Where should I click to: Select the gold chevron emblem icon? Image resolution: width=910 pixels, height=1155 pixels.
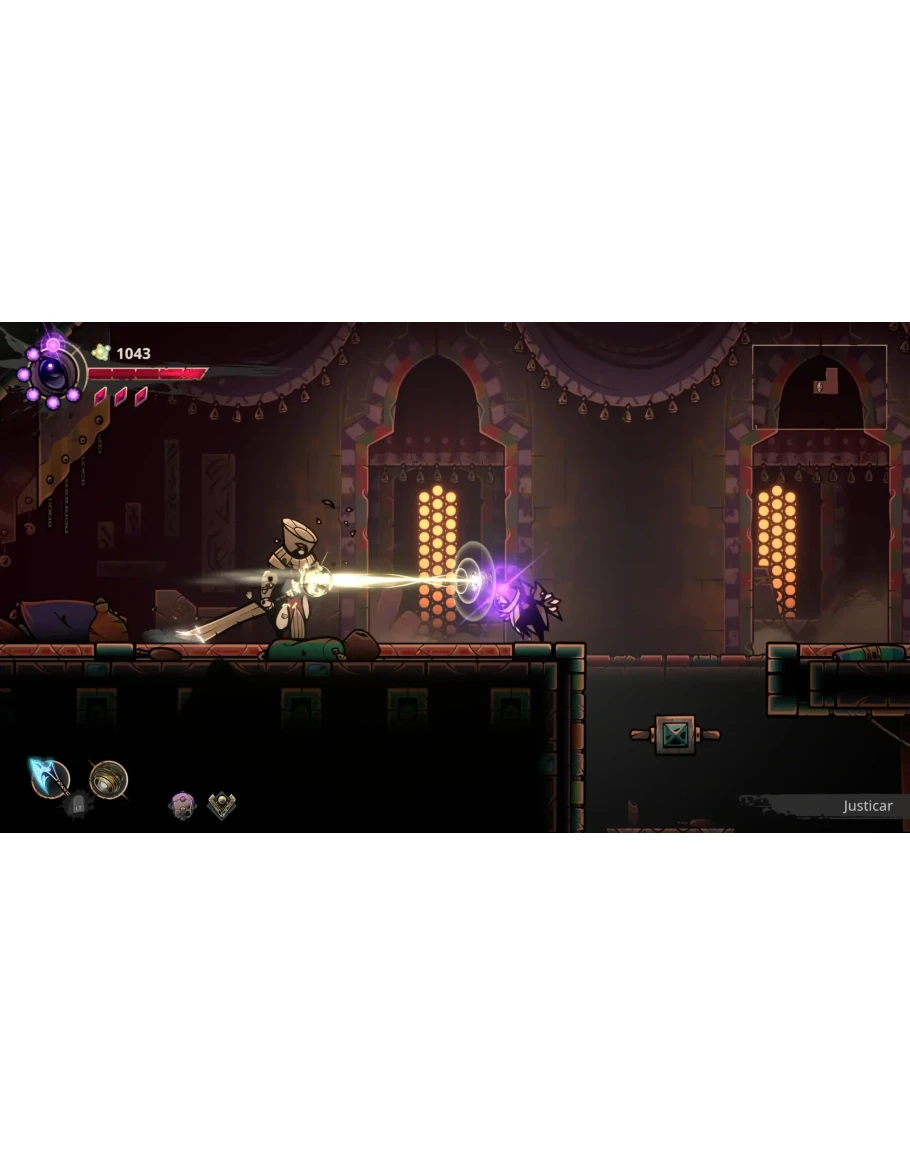(222, 805)
